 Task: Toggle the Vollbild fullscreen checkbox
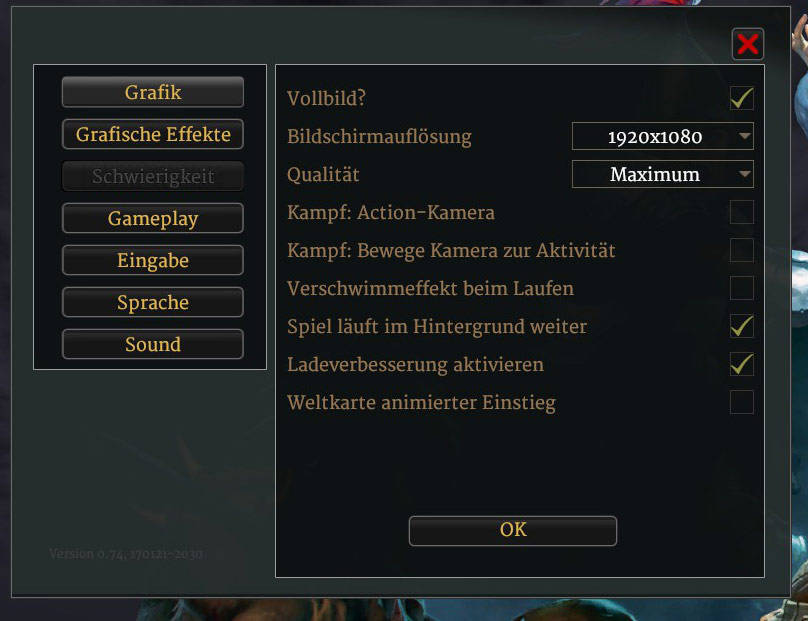(741, 98)
